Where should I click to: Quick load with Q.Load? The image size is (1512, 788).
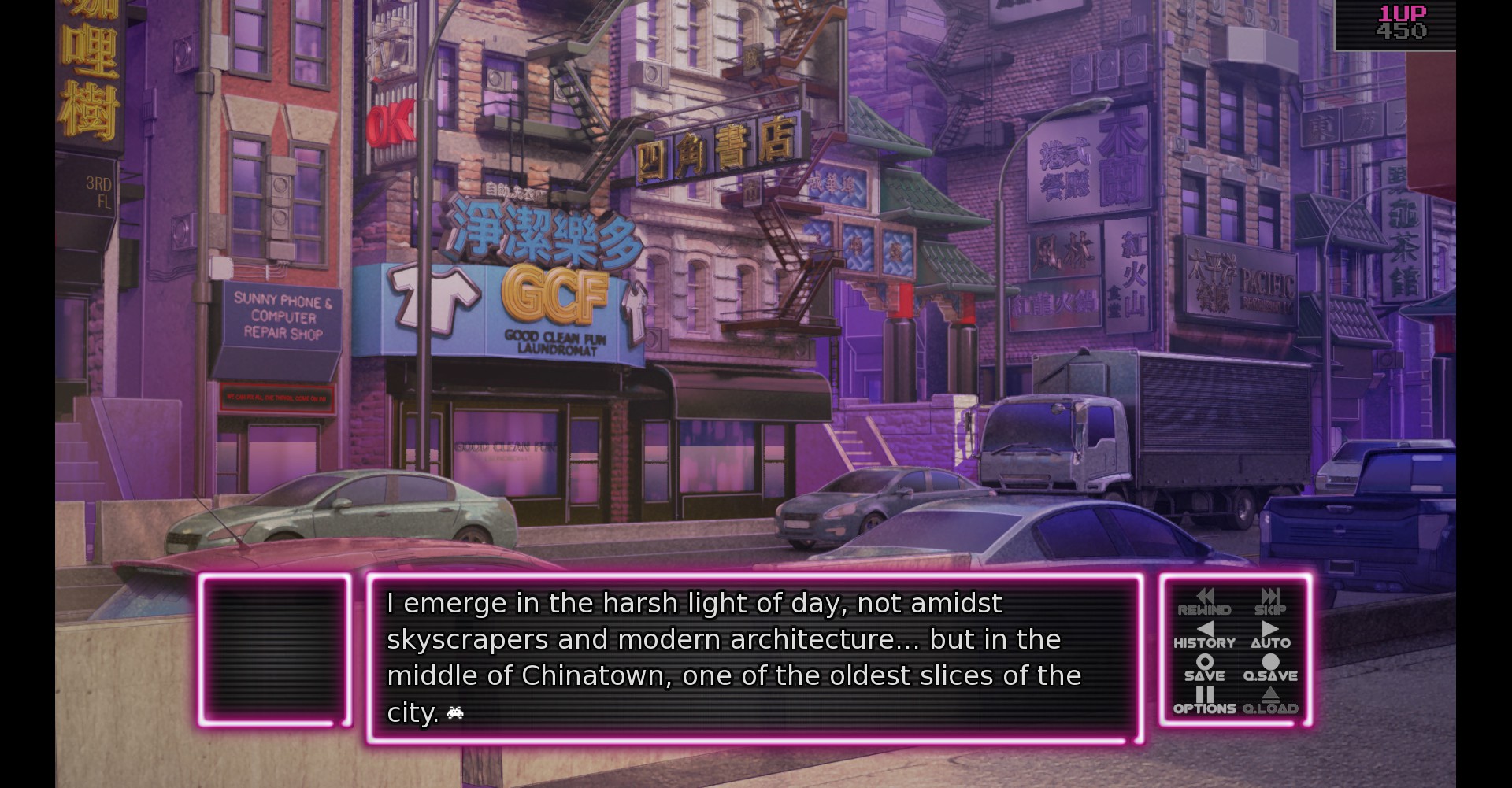[x=1269, y=701]
